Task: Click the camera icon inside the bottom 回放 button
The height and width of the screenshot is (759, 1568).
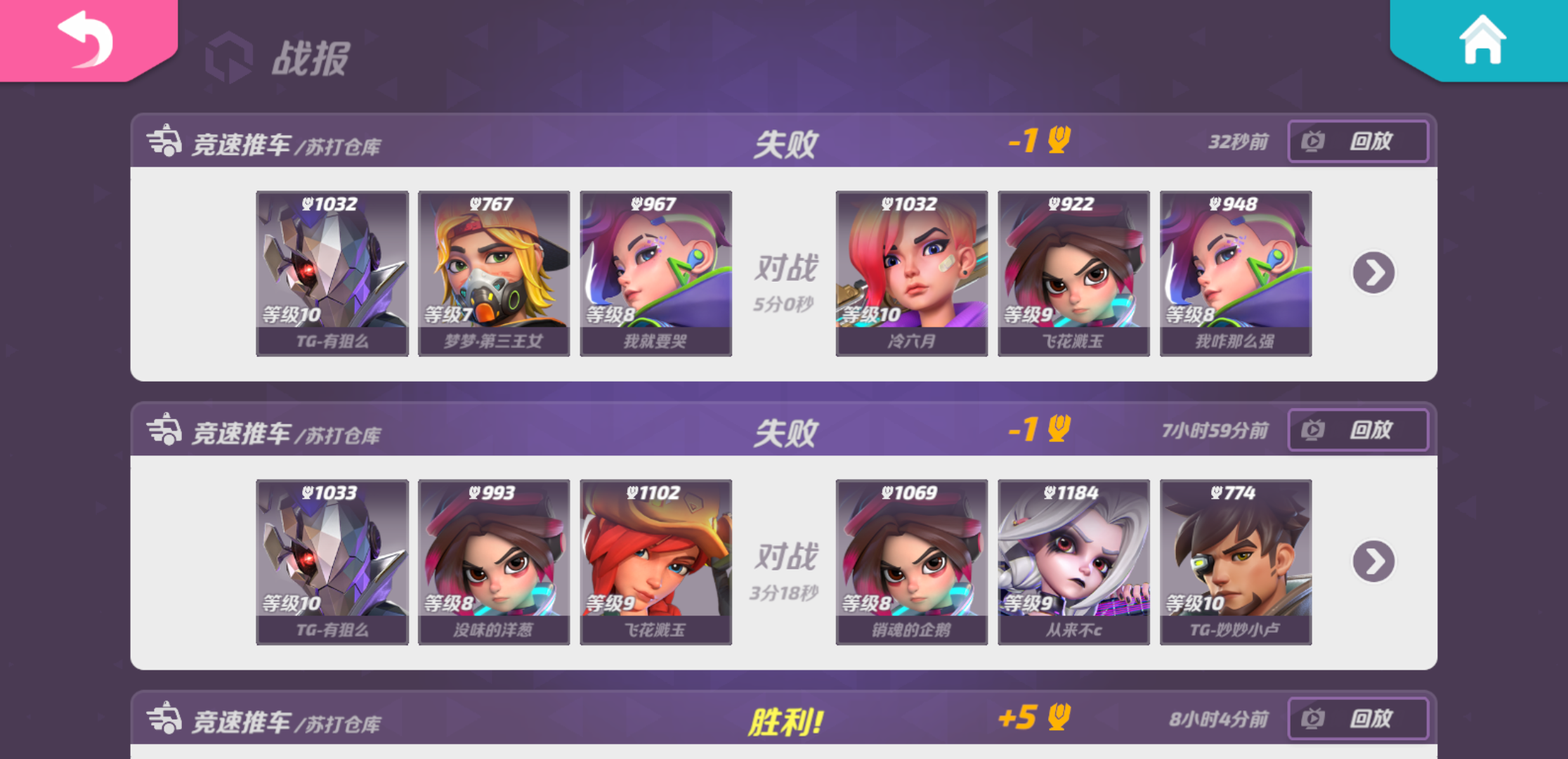Action: tap(1311, 719)
